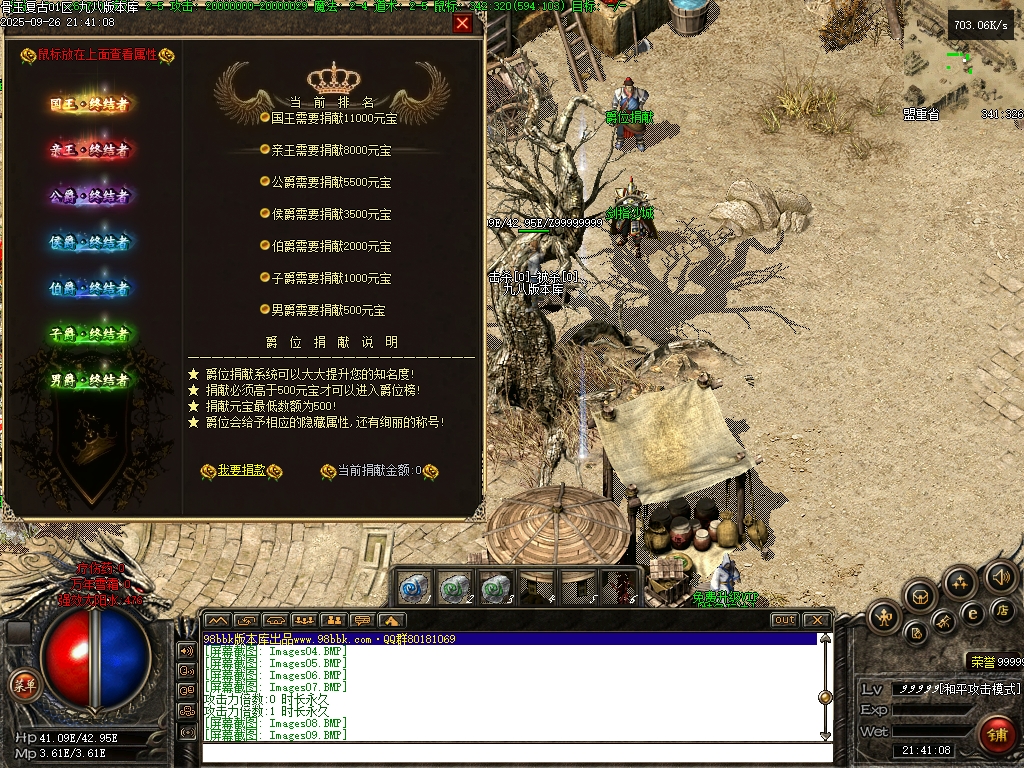Open the bag box icon
This screenshot has height=768, width=1024.
click(x=919, y=597)
